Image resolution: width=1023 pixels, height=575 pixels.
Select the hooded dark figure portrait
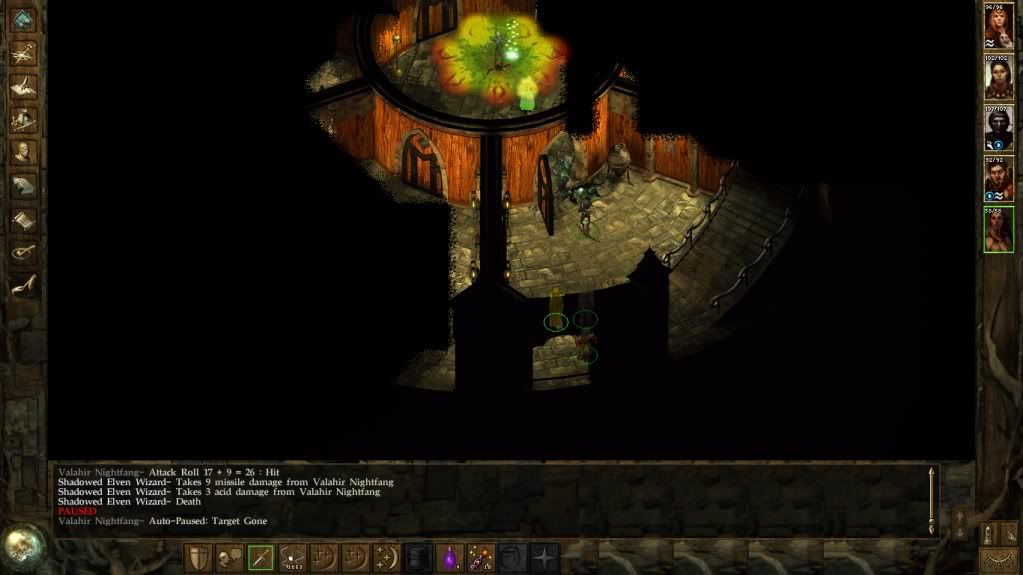tap(998, 127)
